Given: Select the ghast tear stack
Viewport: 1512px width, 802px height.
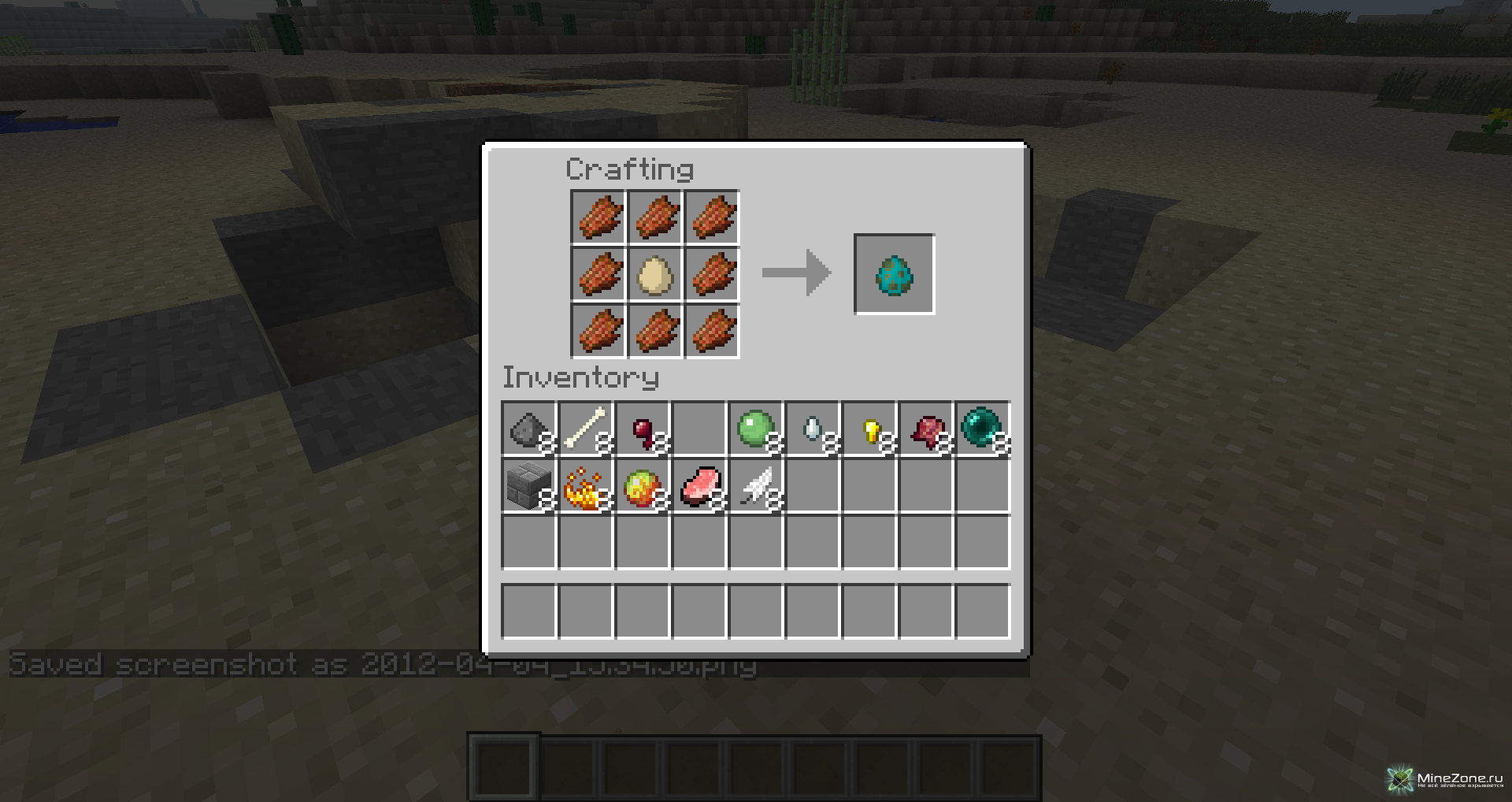Looking at the screenshot, I should 813,429.
